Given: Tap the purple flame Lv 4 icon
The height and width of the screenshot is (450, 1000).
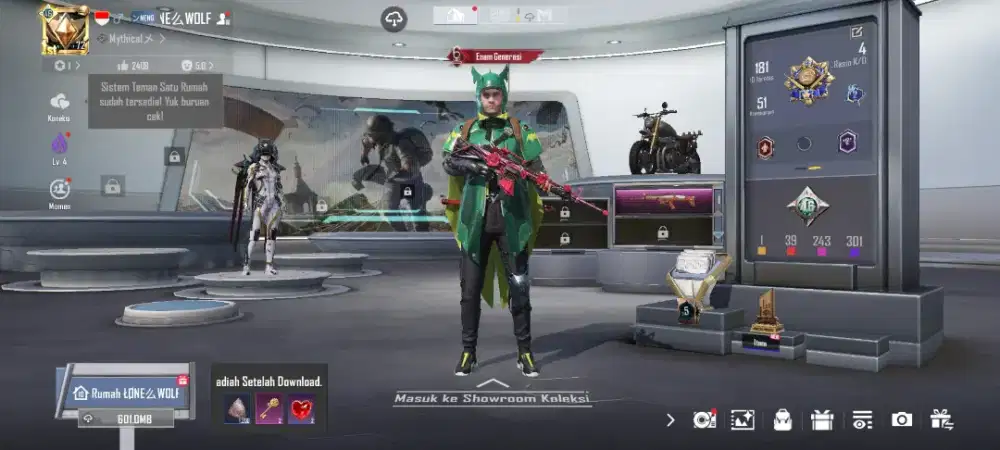Looking at the screenshot, I should (60, 146).
